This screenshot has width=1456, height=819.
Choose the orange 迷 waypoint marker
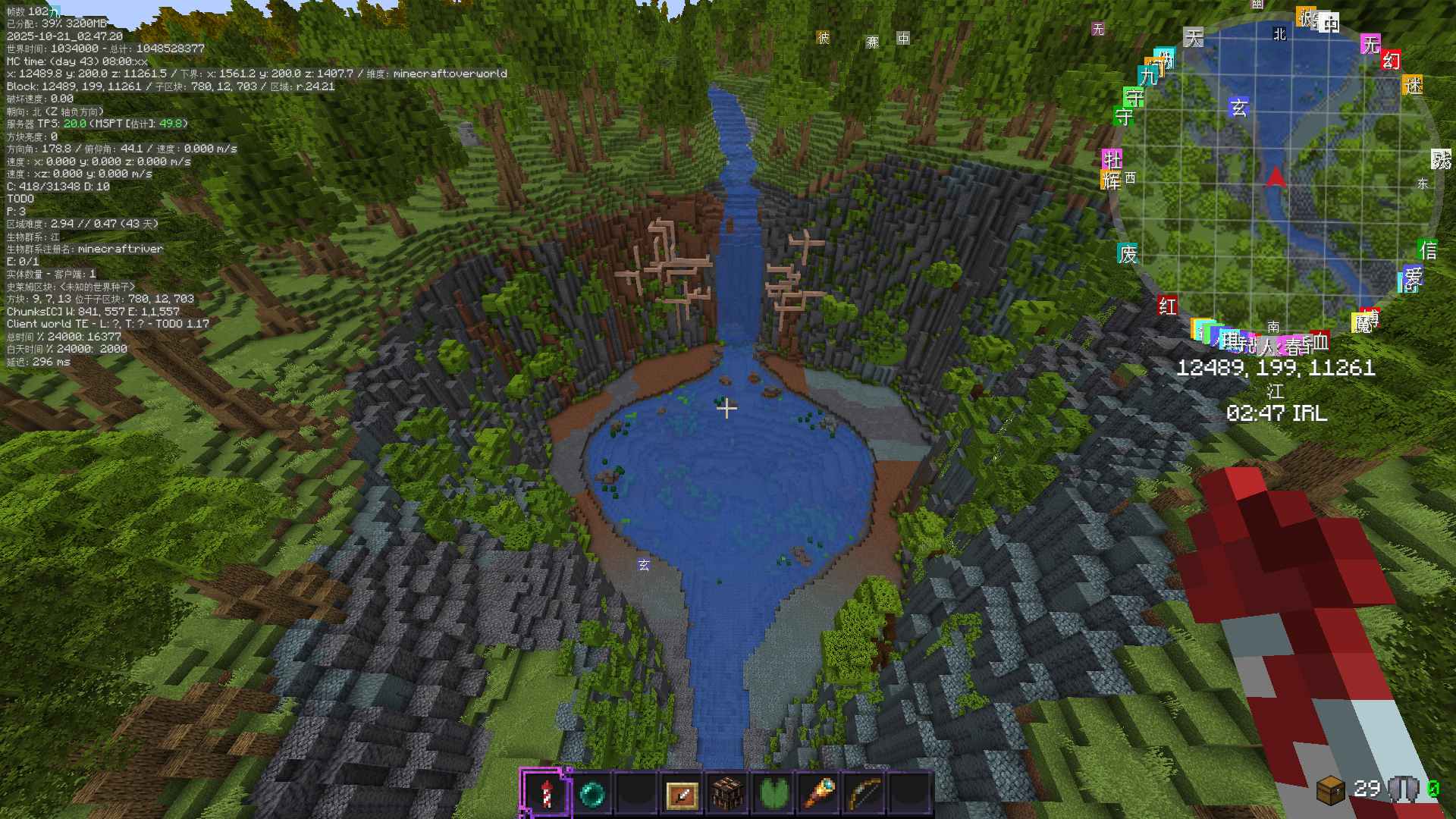pyautogui.click(x=1413, y=86)
